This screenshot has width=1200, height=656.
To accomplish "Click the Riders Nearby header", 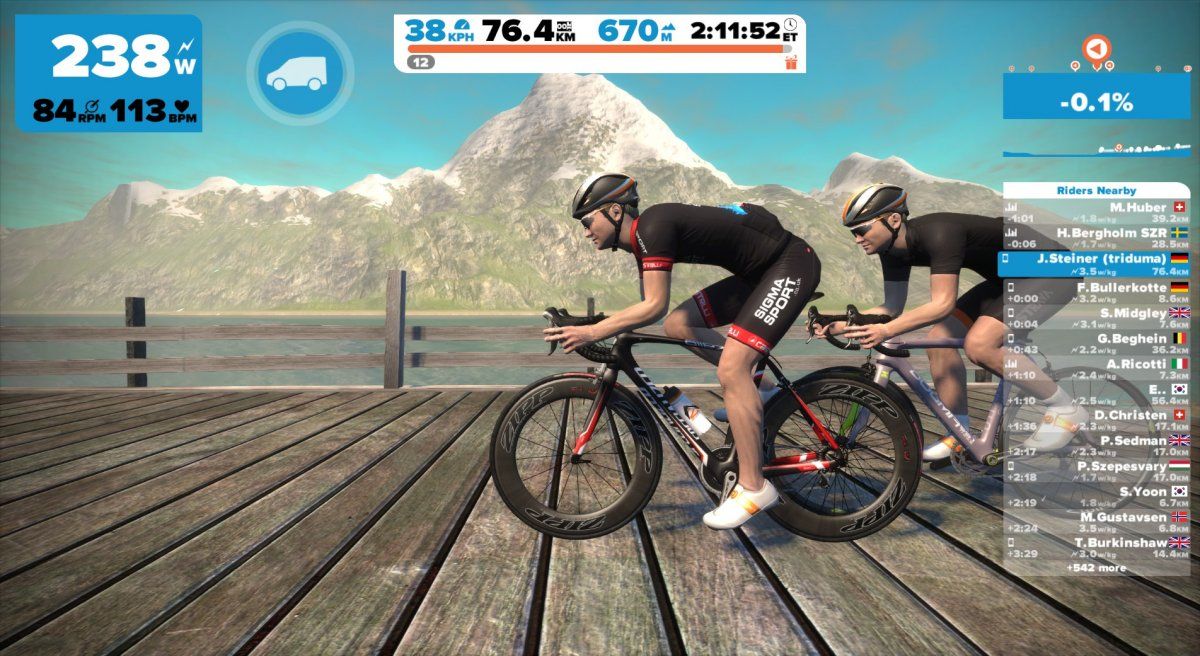I will click(x=1097, y=190).
